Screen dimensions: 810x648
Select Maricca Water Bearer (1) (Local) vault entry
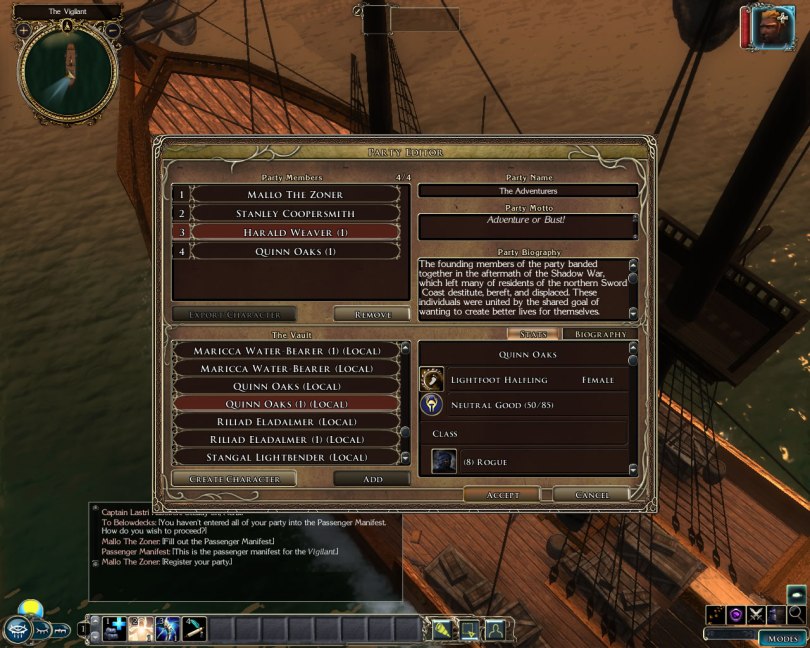pyautogui.click(x=287, y=351)
